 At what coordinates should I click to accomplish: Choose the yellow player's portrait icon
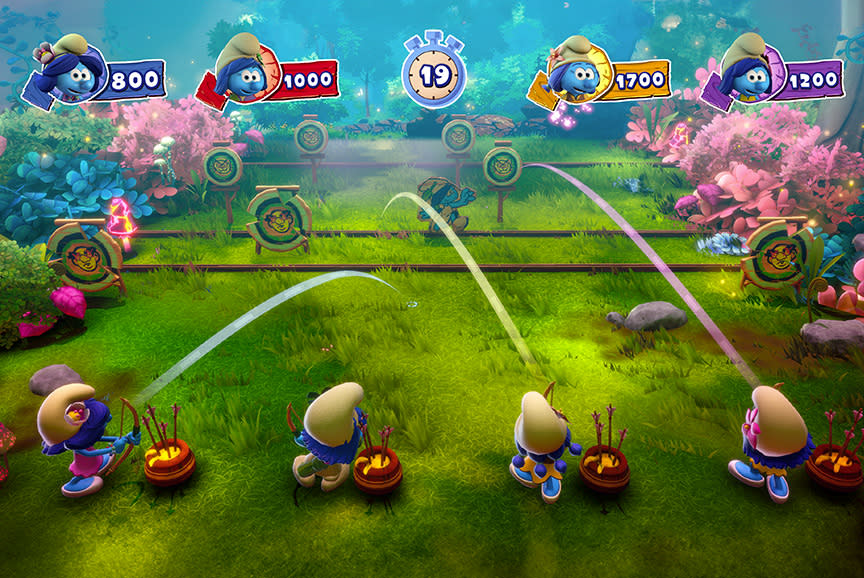click(x=575, y=69)
